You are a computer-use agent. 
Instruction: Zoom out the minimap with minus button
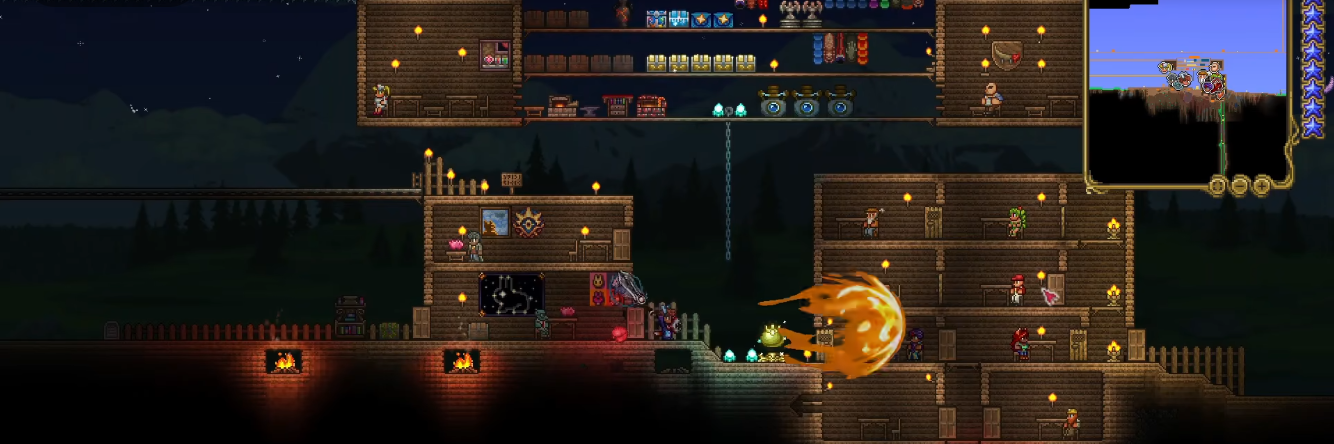pos(1240,185)
